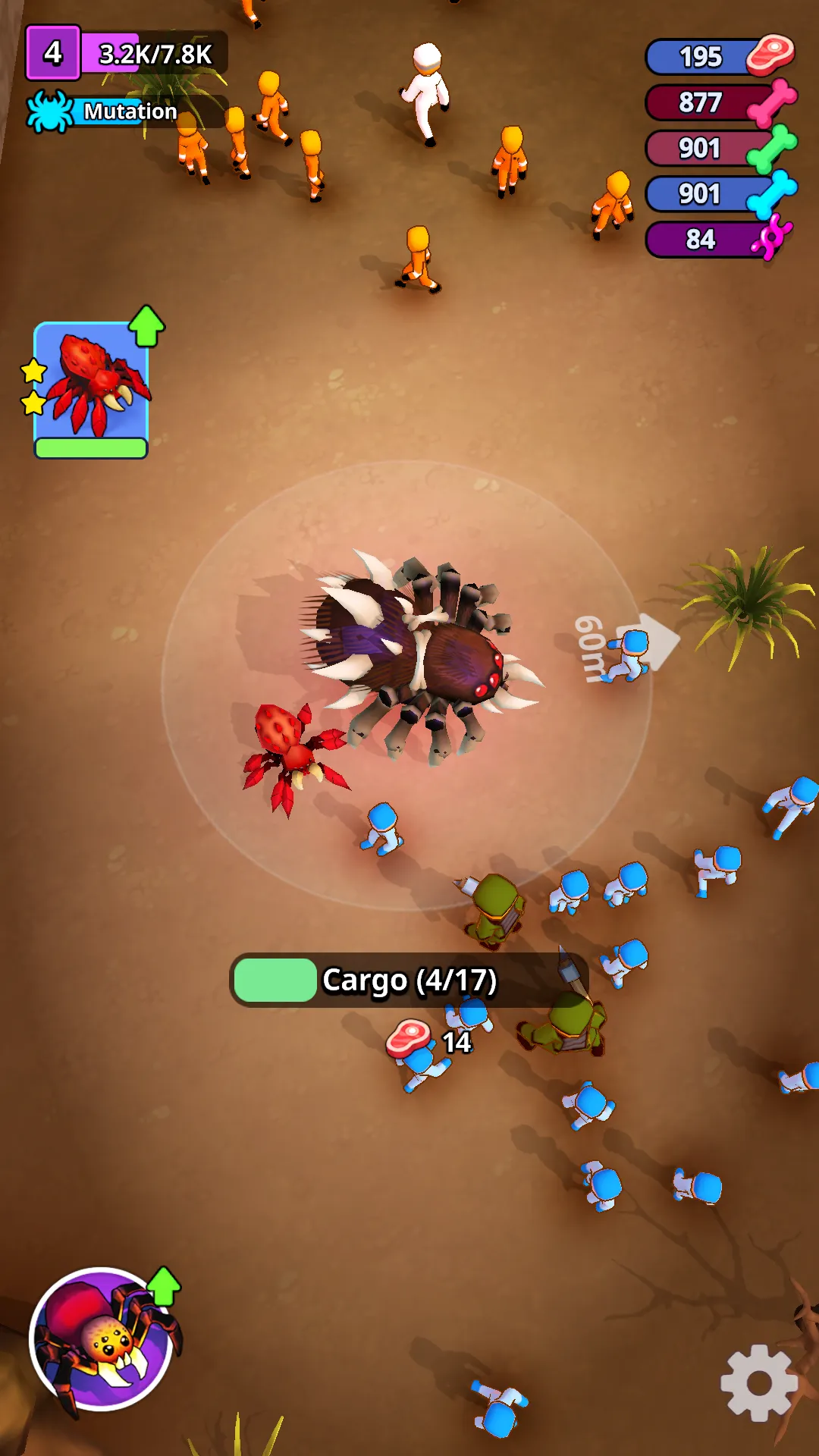
Task: Select the red spider minion card
Action: coord(91,388)
